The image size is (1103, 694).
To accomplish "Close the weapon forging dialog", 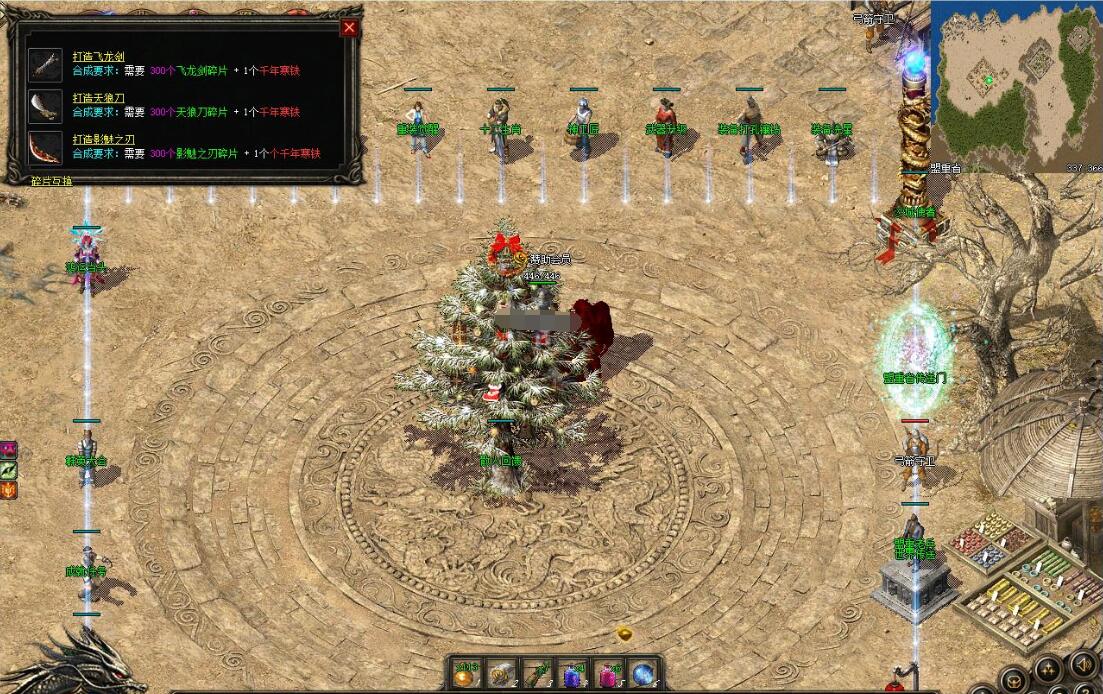I will point(349,28).
